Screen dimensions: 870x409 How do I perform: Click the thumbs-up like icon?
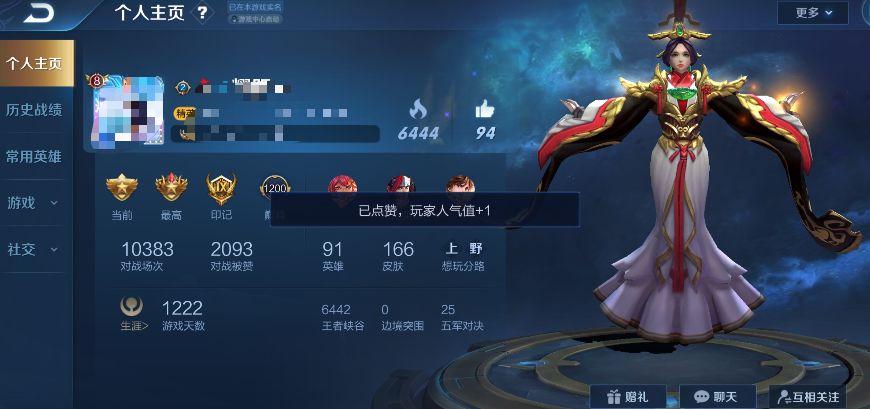click(x=485, y=109)
